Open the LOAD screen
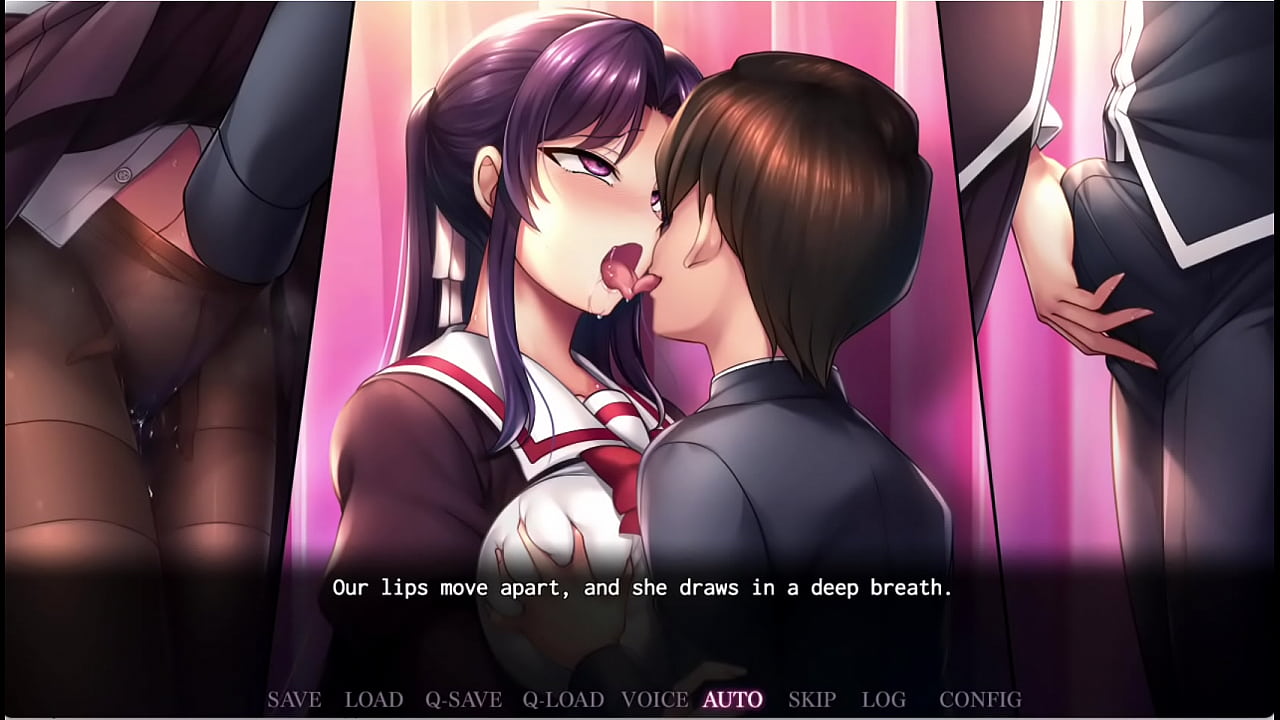This screenshot has height=720, width=1280. 373,700
